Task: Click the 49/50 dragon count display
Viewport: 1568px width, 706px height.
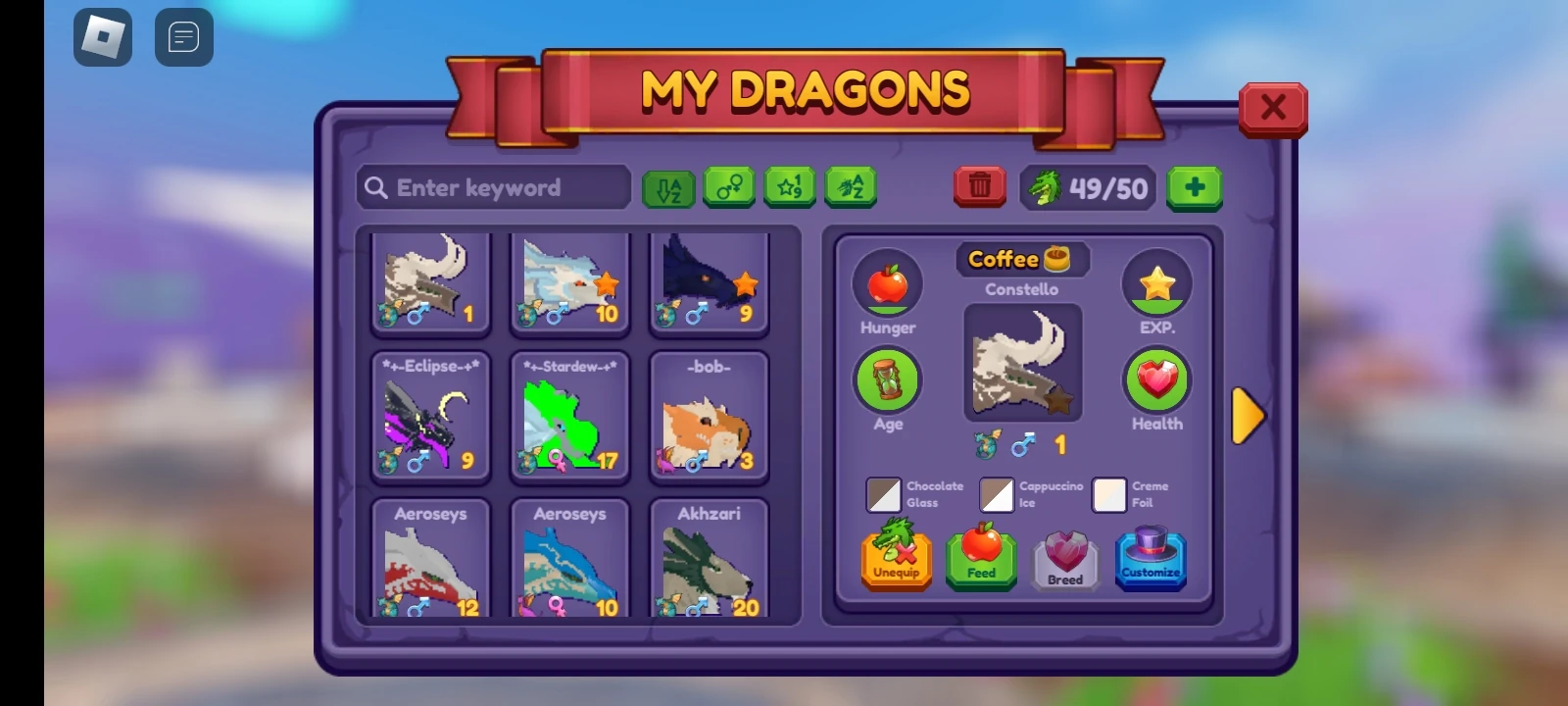Action: (x=1088, y=187)
